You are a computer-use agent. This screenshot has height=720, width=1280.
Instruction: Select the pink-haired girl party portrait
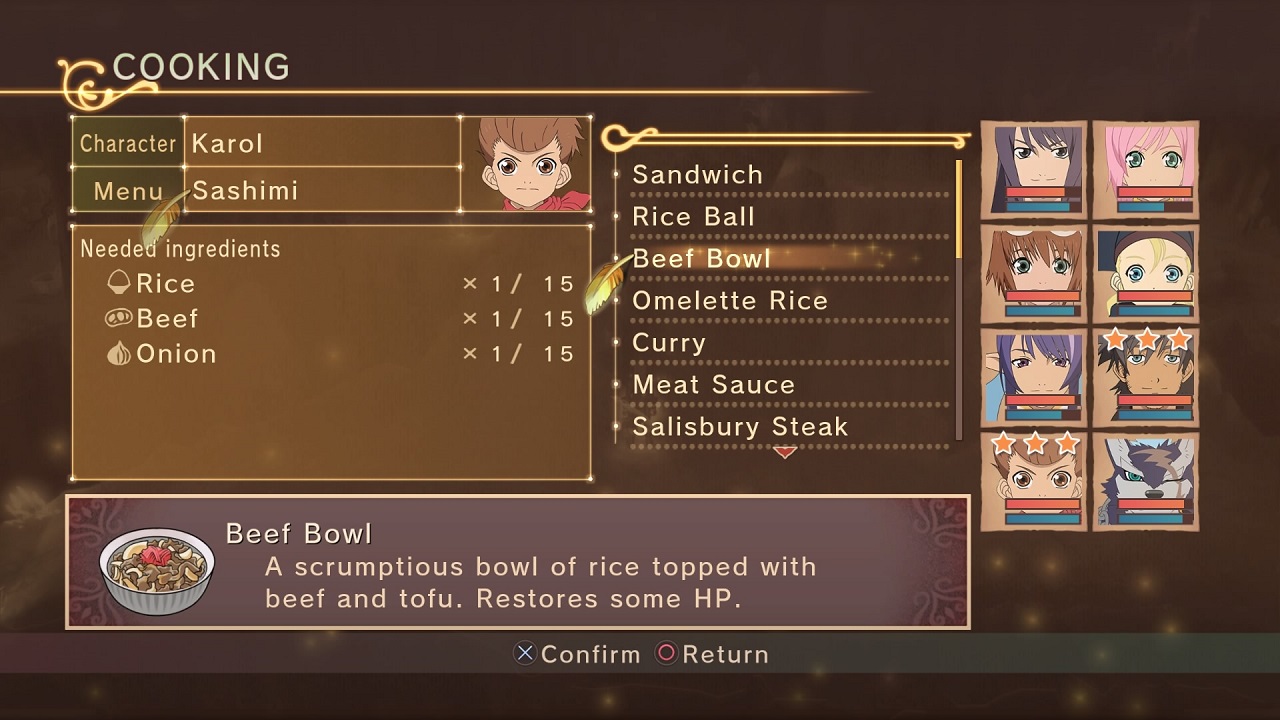click(x=1145, y=170)
